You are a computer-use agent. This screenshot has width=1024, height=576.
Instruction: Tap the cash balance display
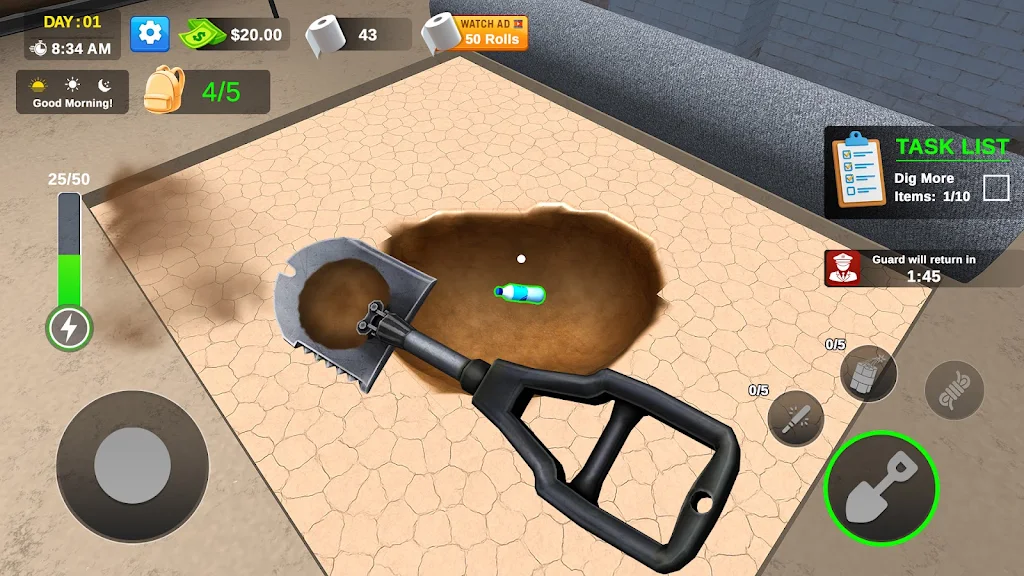234,35
